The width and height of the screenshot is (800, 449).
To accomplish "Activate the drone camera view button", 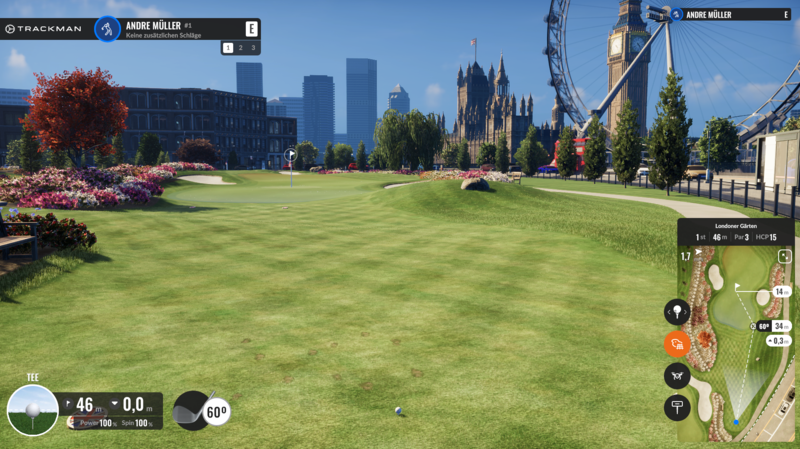I will pyautogui.click(x=677, y=376).
